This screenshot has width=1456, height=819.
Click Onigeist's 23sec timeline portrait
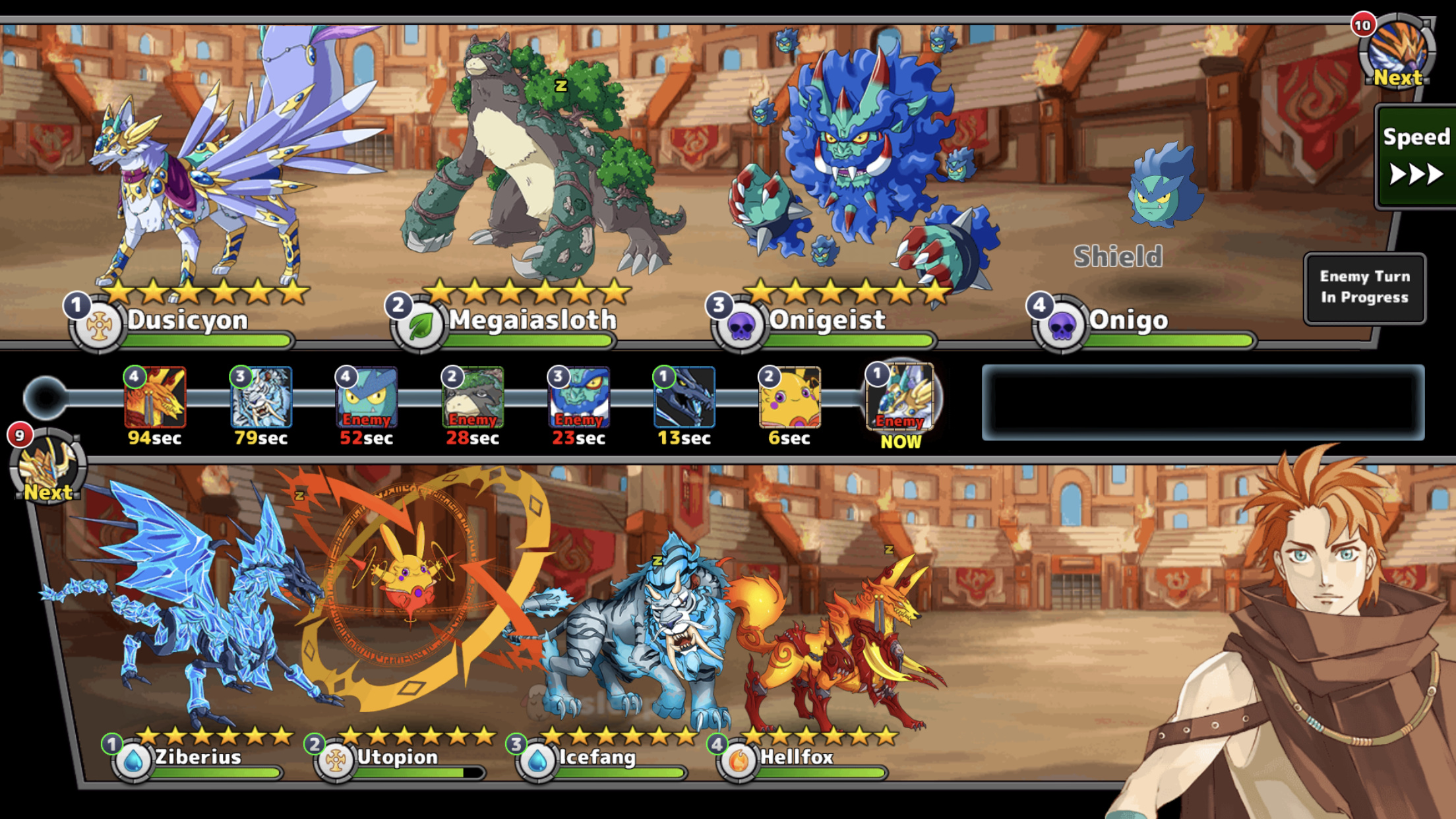(578, 398)
